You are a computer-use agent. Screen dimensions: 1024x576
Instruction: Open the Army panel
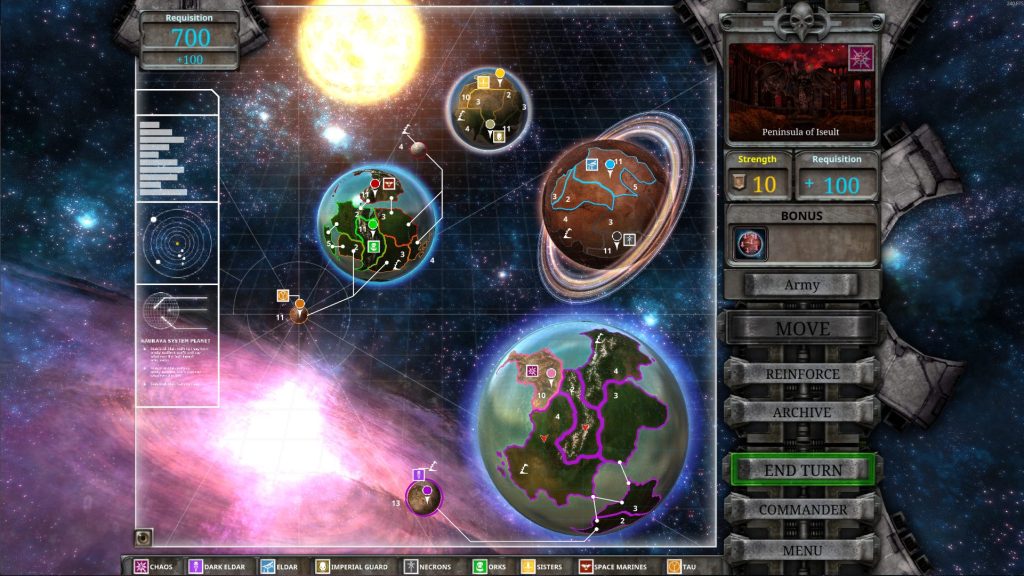(x=802, y=285)
